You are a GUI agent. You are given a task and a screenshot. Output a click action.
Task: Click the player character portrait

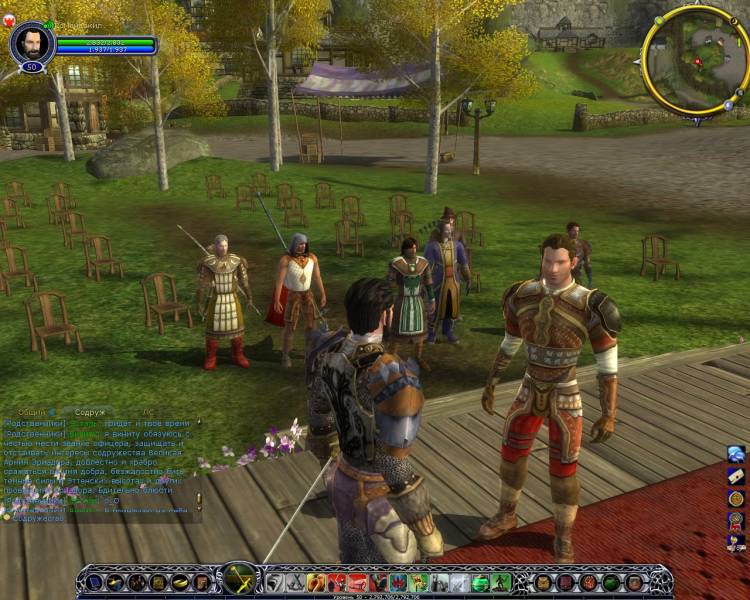(x=30, y=43)
